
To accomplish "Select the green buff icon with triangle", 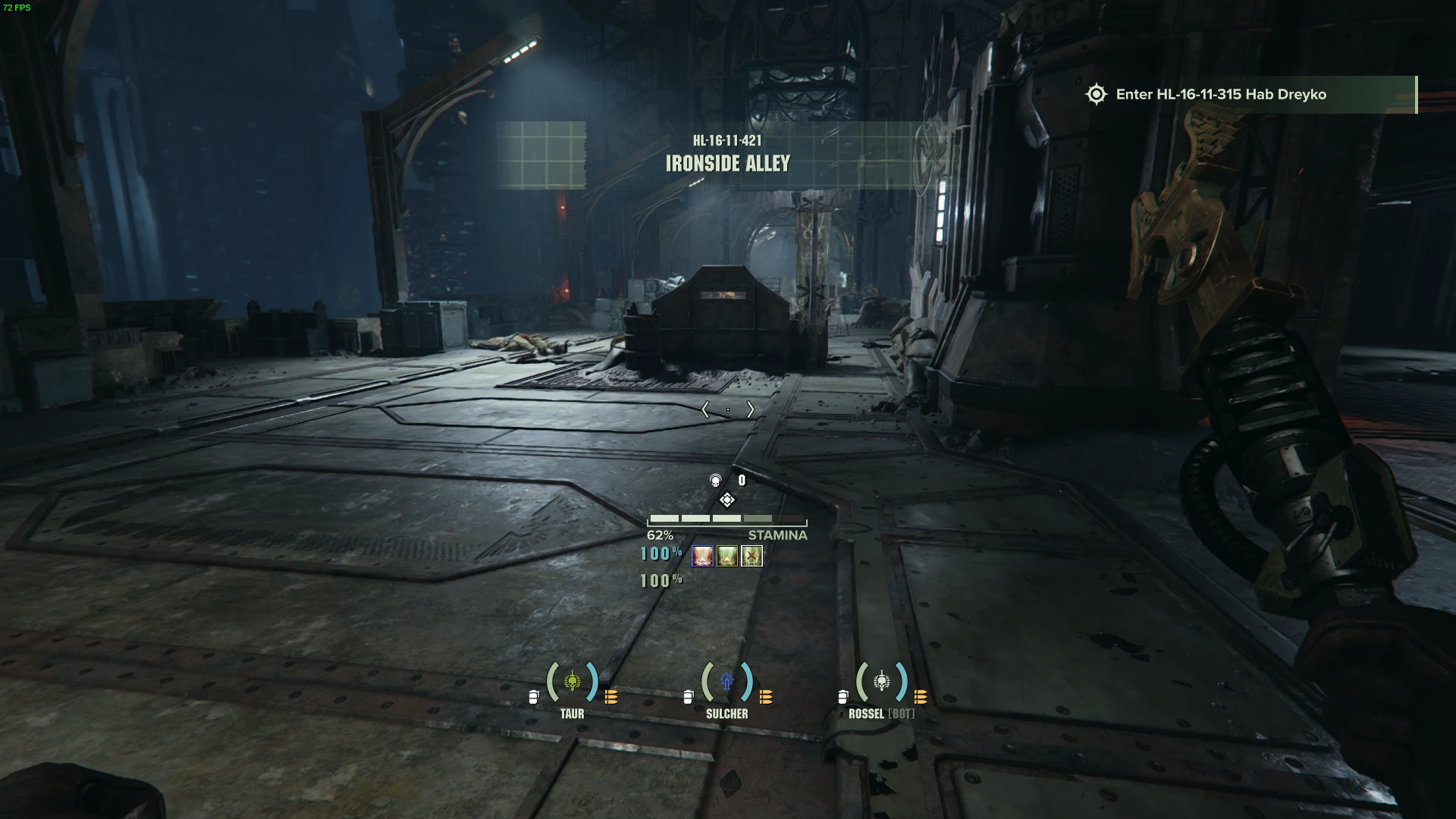I will point(727,557).
